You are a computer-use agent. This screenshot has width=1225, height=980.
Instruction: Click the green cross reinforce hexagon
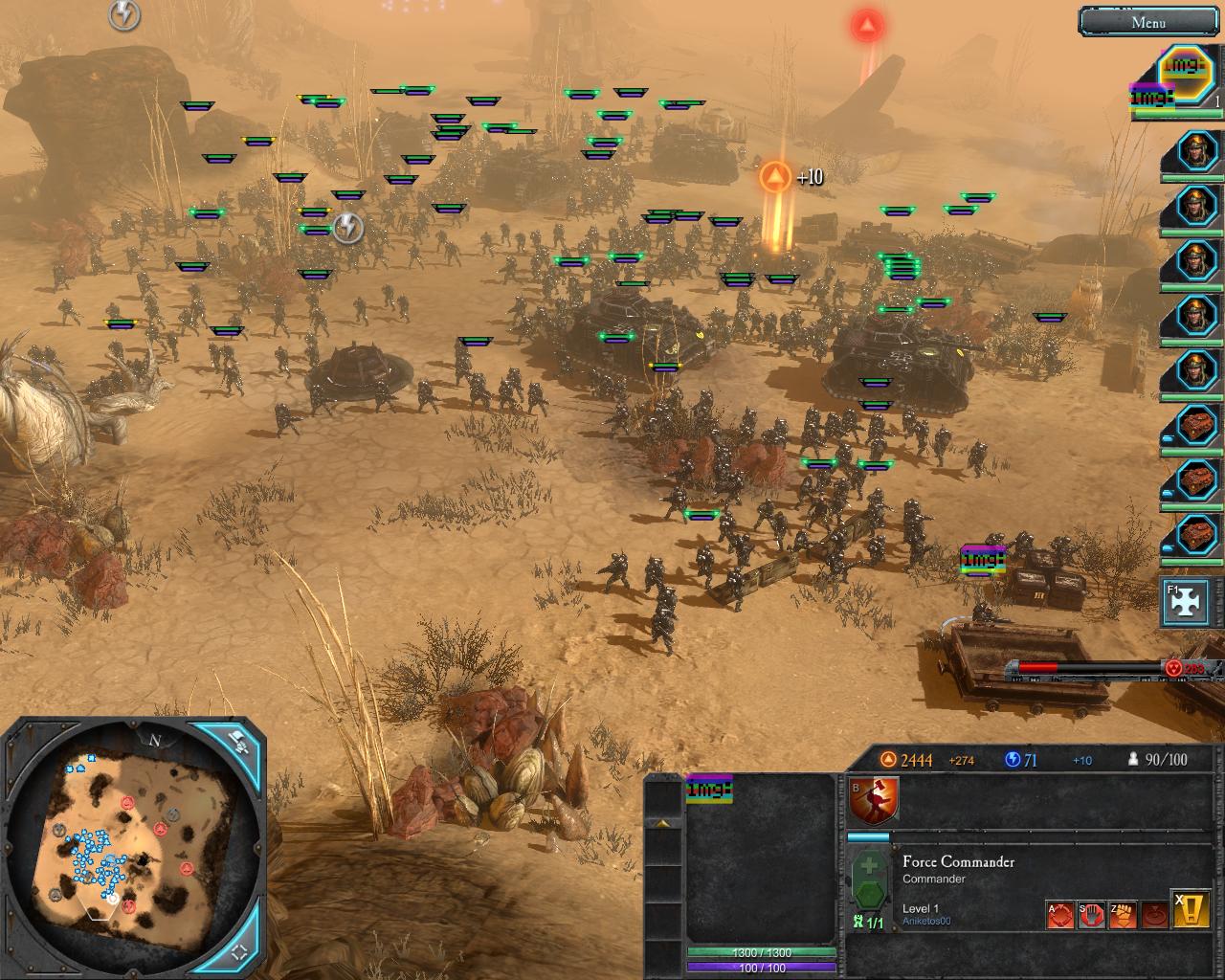(869, 881)
